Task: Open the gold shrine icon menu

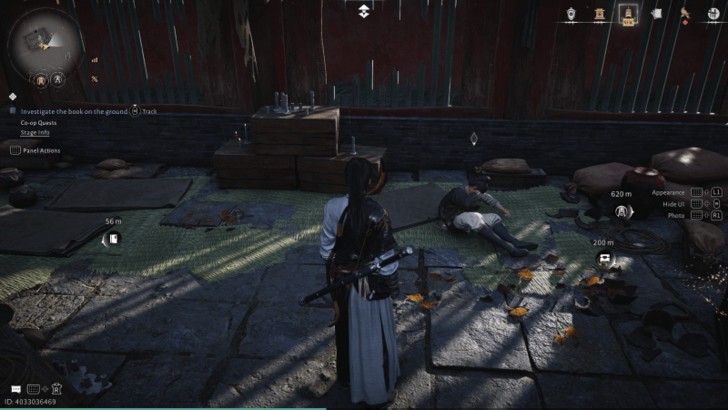Action: [x=600, y=14]
